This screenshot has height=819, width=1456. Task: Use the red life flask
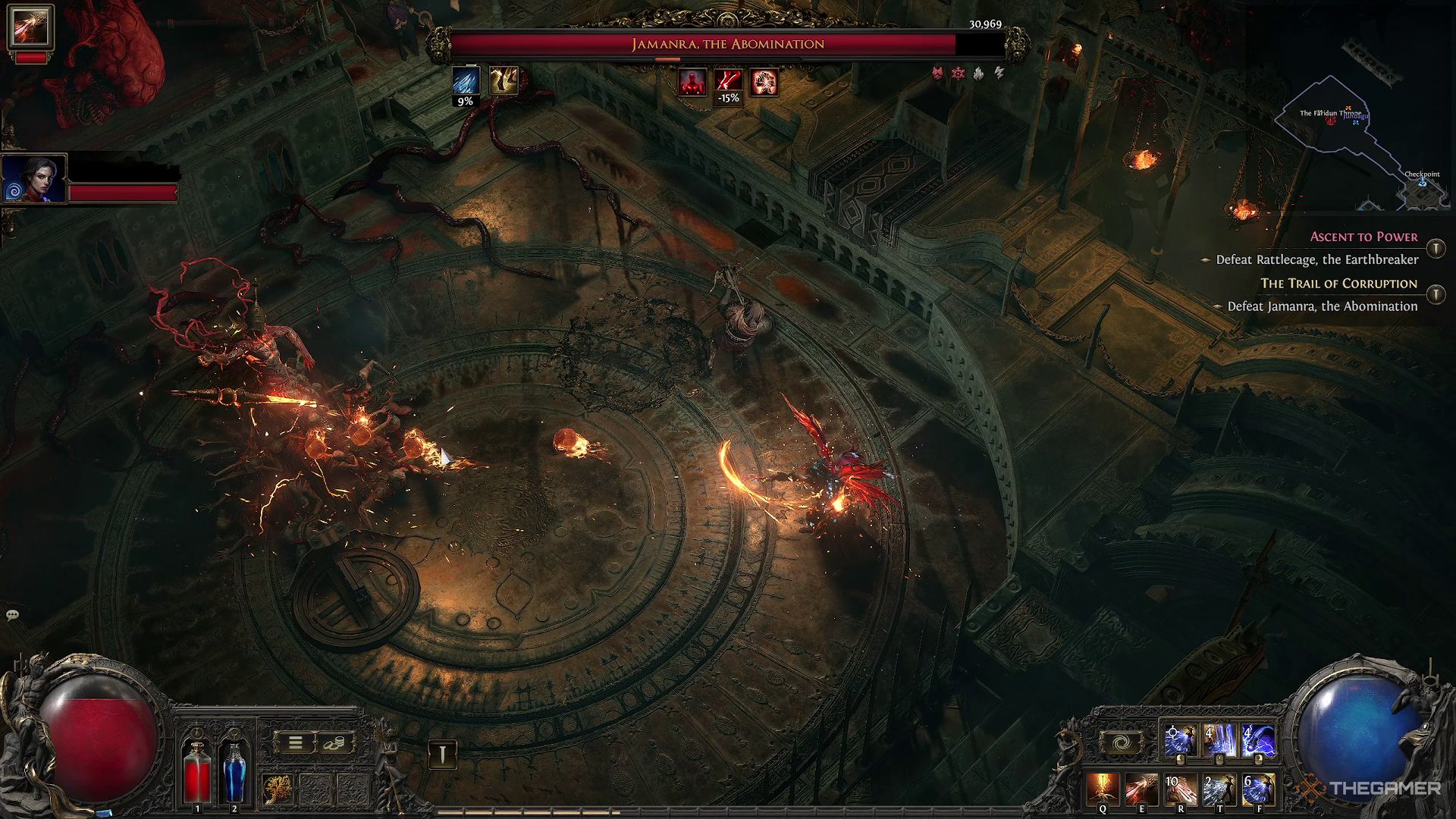pos(198,771)
